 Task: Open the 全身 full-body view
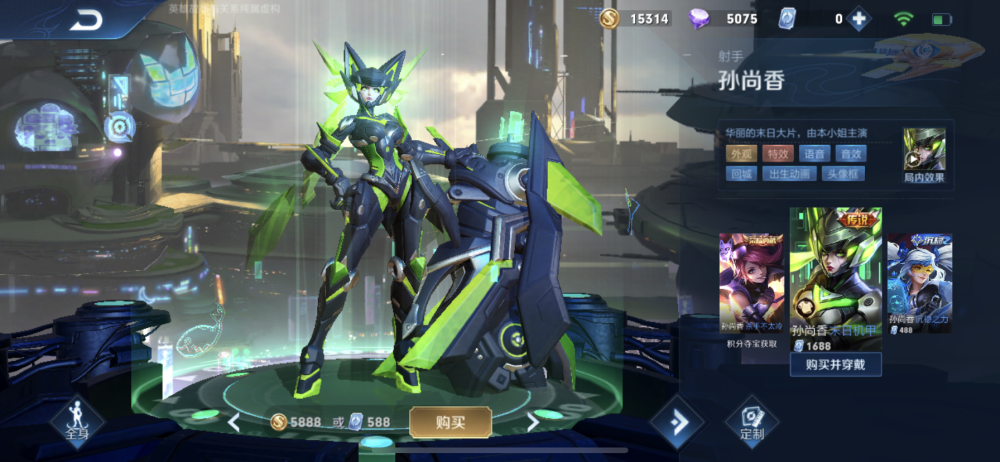(77, 422)
